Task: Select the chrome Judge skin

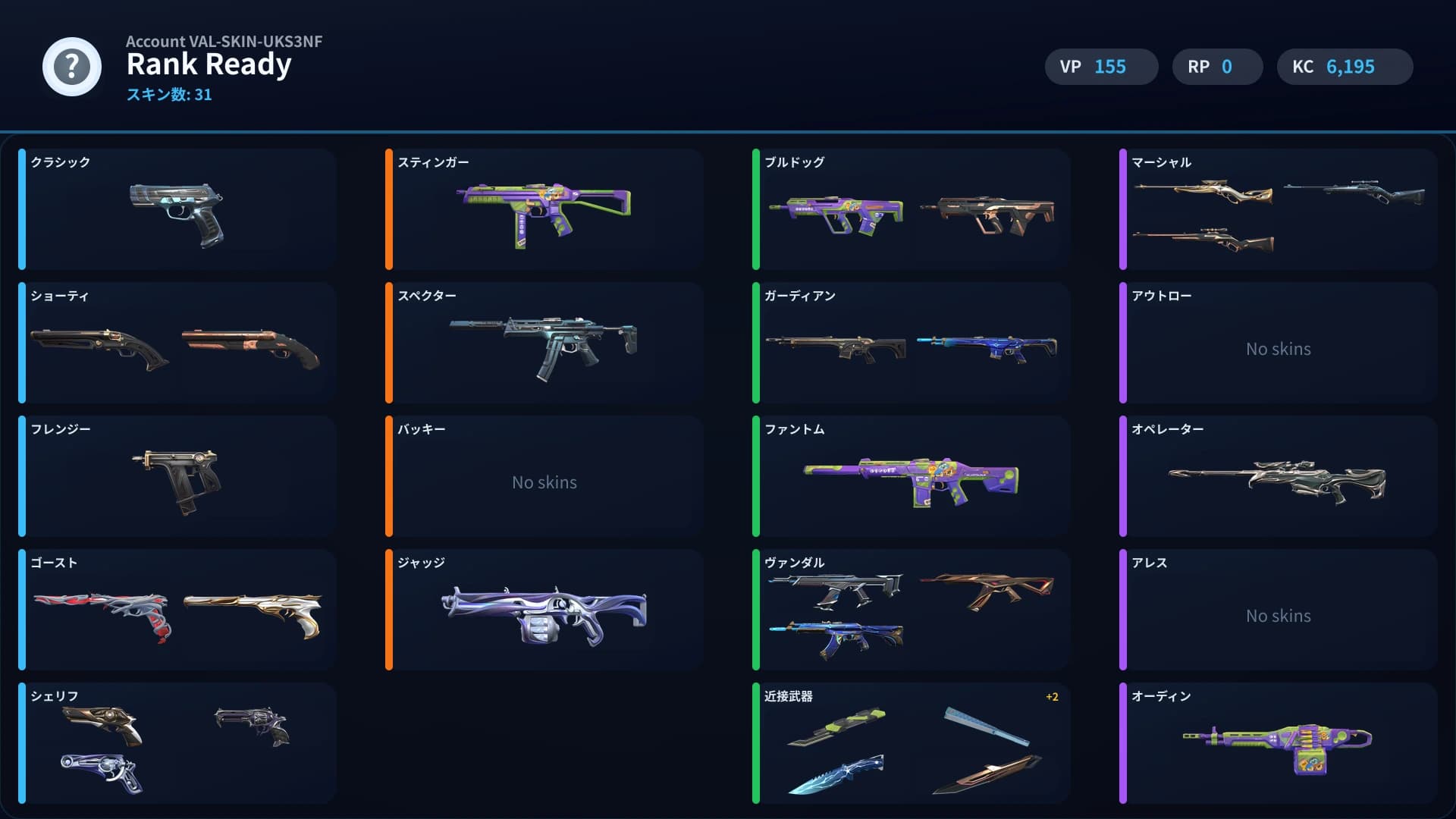Action: tap(544, 614)
